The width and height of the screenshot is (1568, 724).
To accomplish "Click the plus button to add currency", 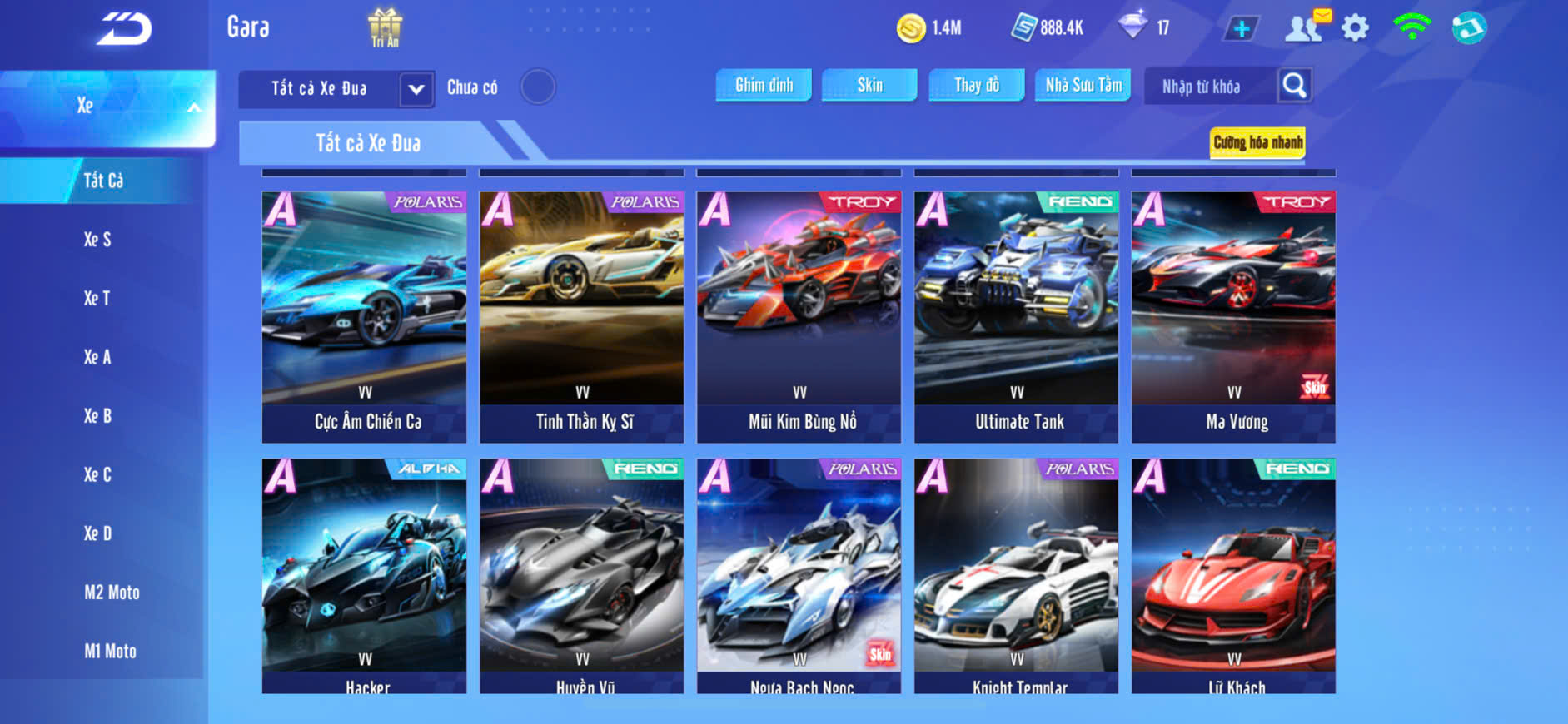I will pos(1241,28).
